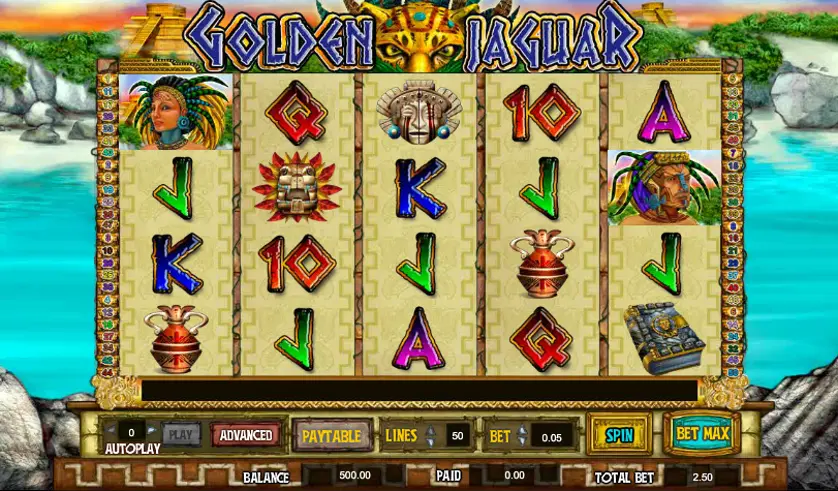Viewport: 838px width, 491px height.
Task: Start autoplay with the PLAY button
Action: [180, 435]
